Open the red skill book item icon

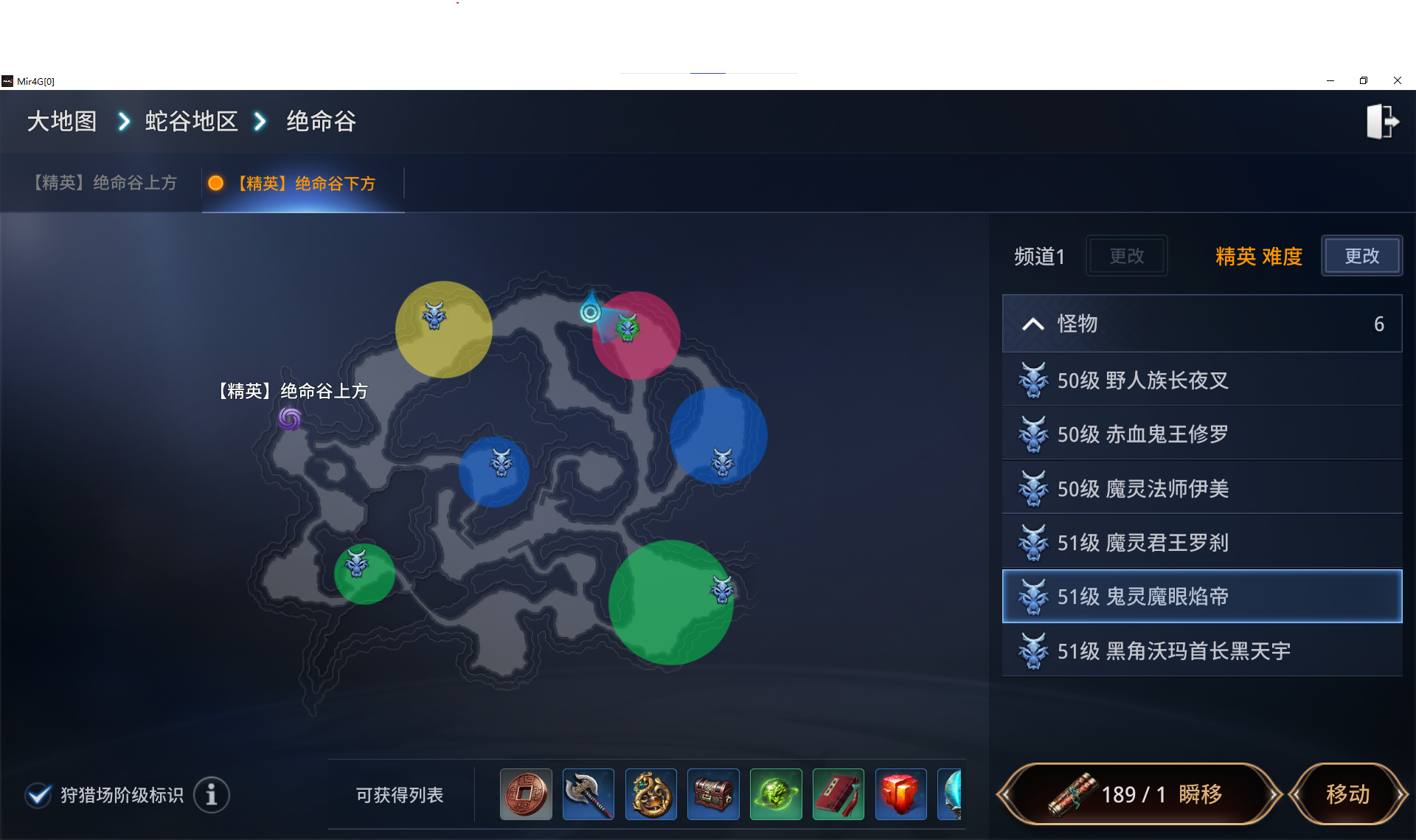pyautogui.click(x=839, y=794)
